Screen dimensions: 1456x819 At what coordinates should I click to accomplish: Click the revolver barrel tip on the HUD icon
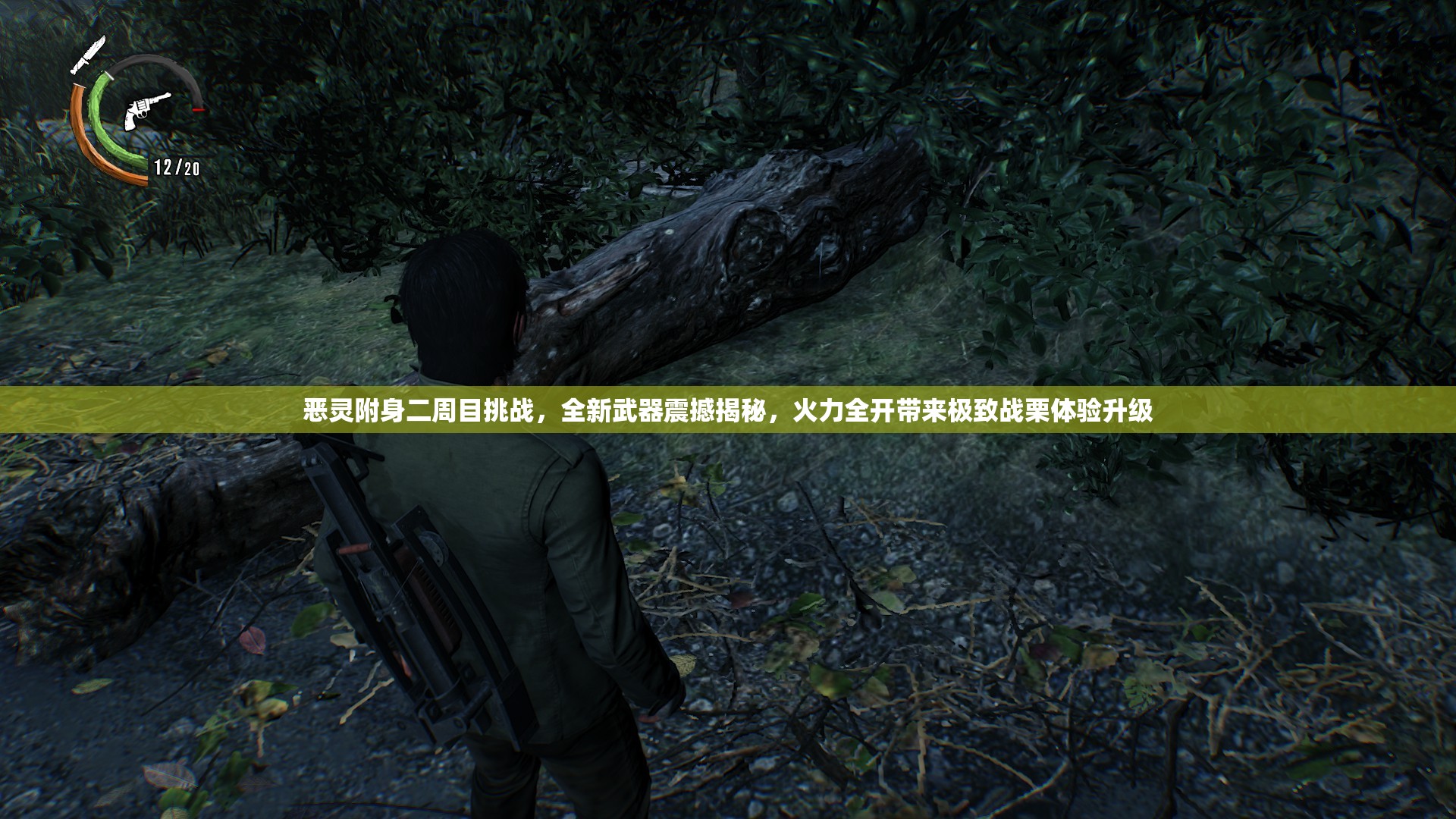pyautogui.click(x=168, y=96)
